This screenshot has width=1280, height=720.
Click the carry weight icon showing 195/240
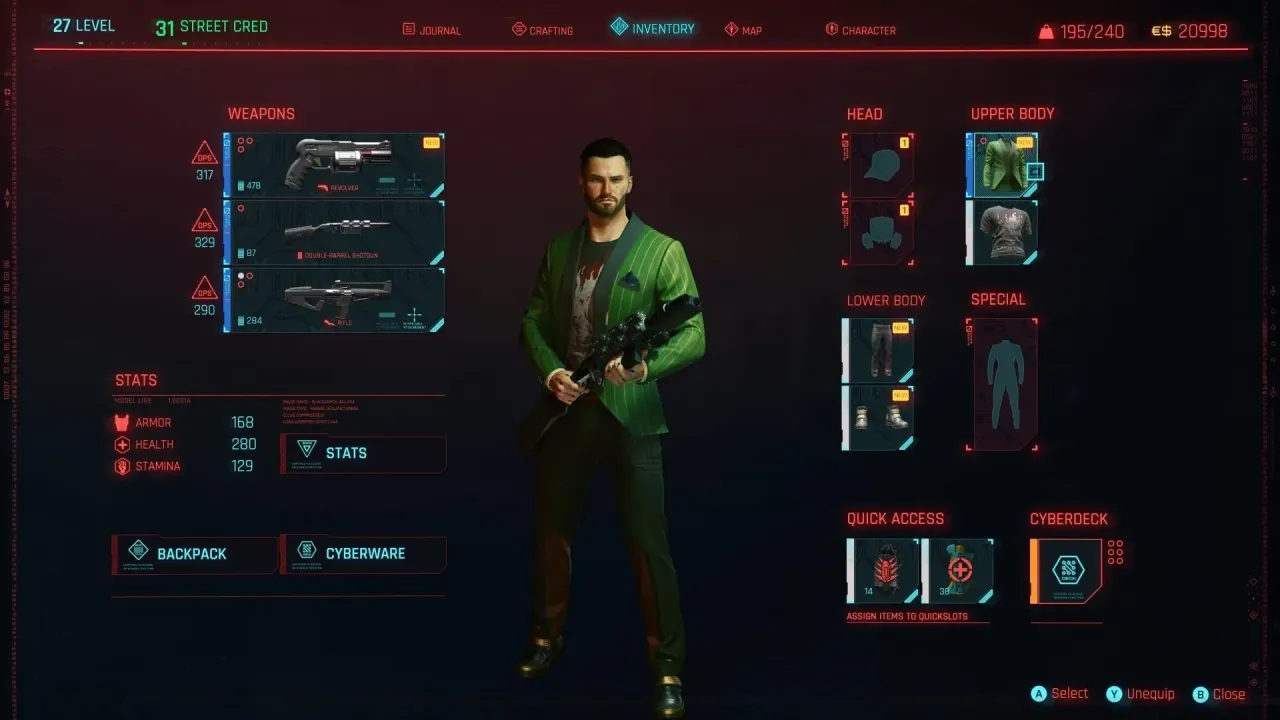click(1048, 30)
